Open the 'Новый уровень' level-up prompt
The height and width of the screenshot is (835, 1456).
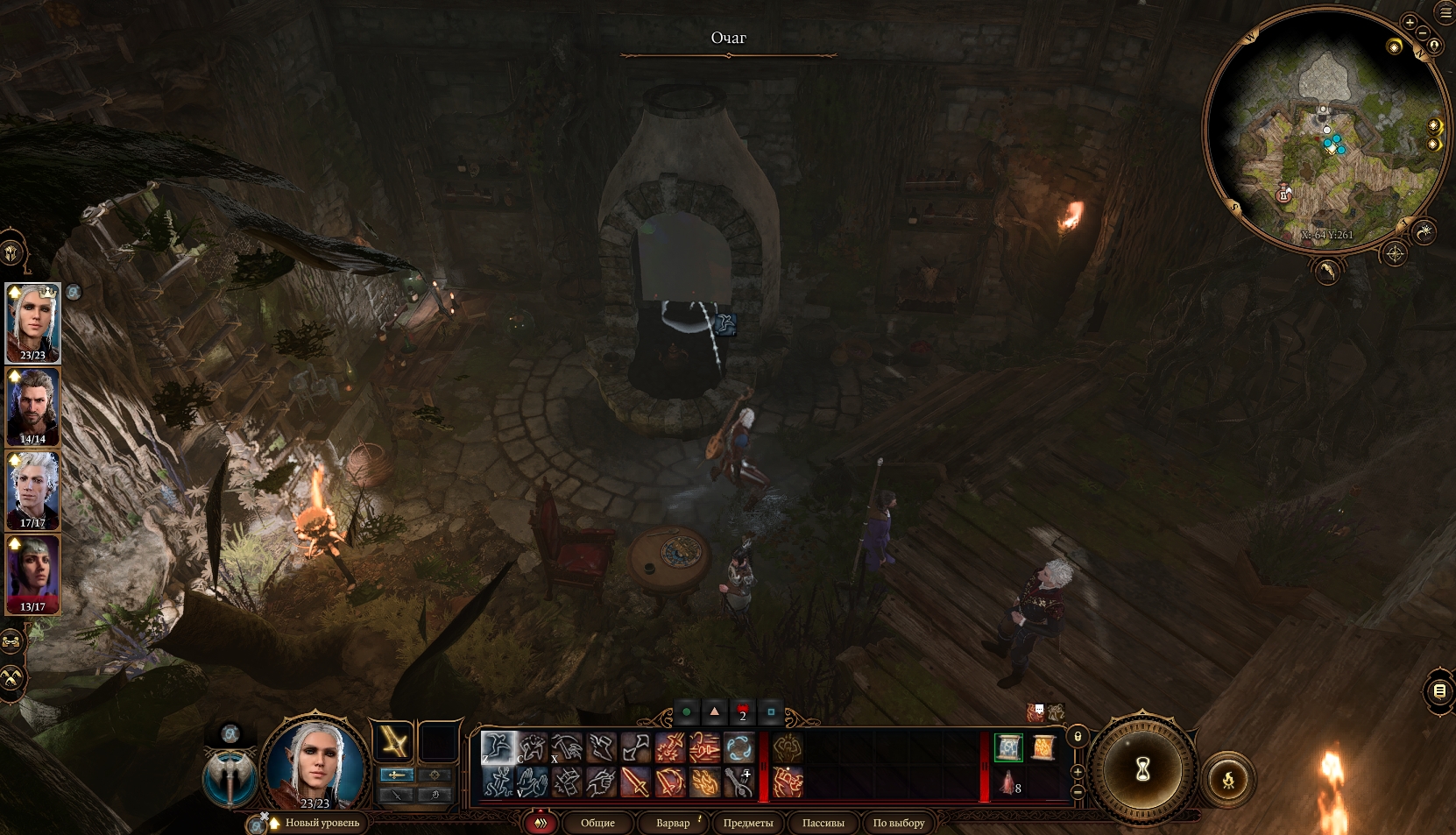[x=321, y=823]
